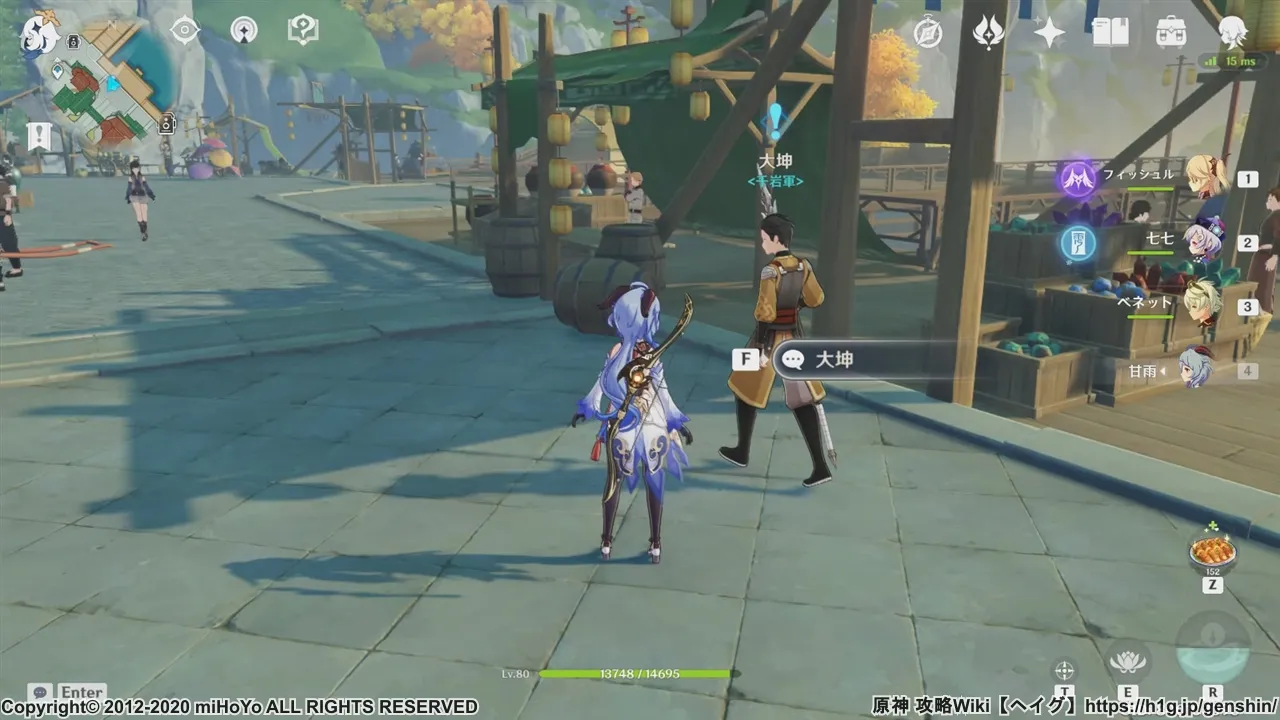Open the Paimon main menu
1280x720 pixels.
pos(40,32)
